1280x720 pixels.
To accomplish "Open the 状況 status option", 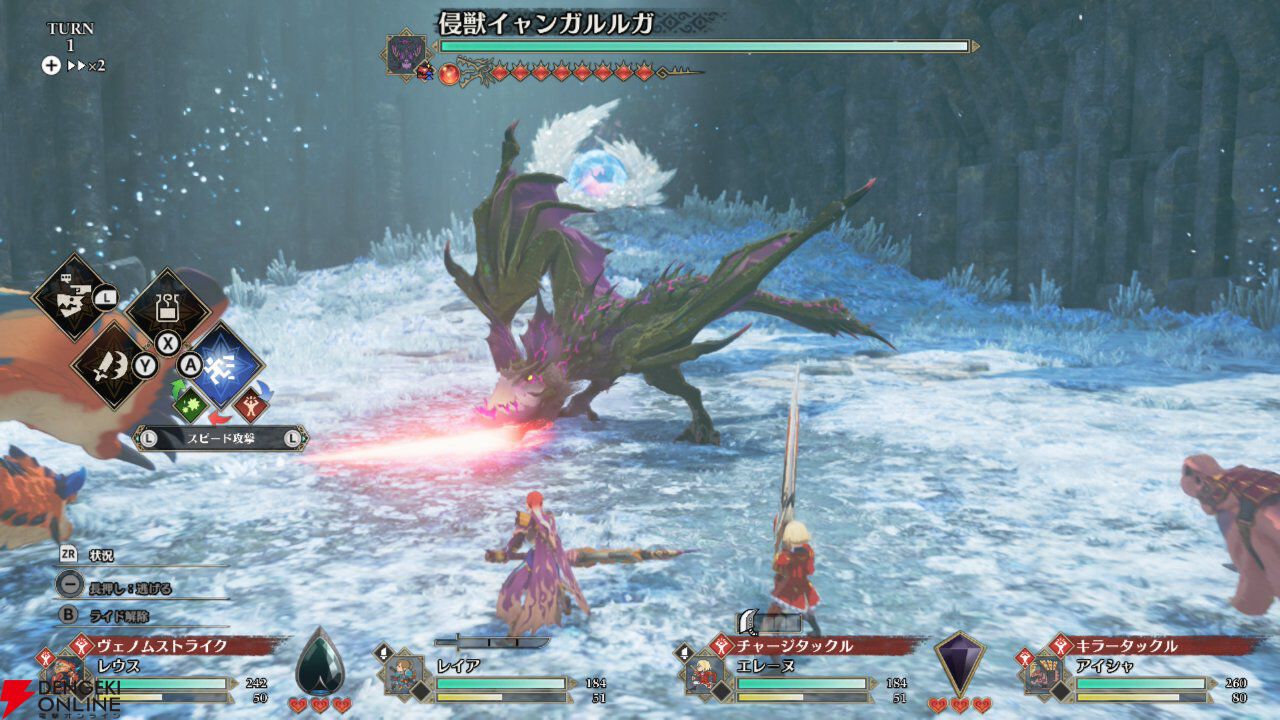I will (x=100, y=555).
